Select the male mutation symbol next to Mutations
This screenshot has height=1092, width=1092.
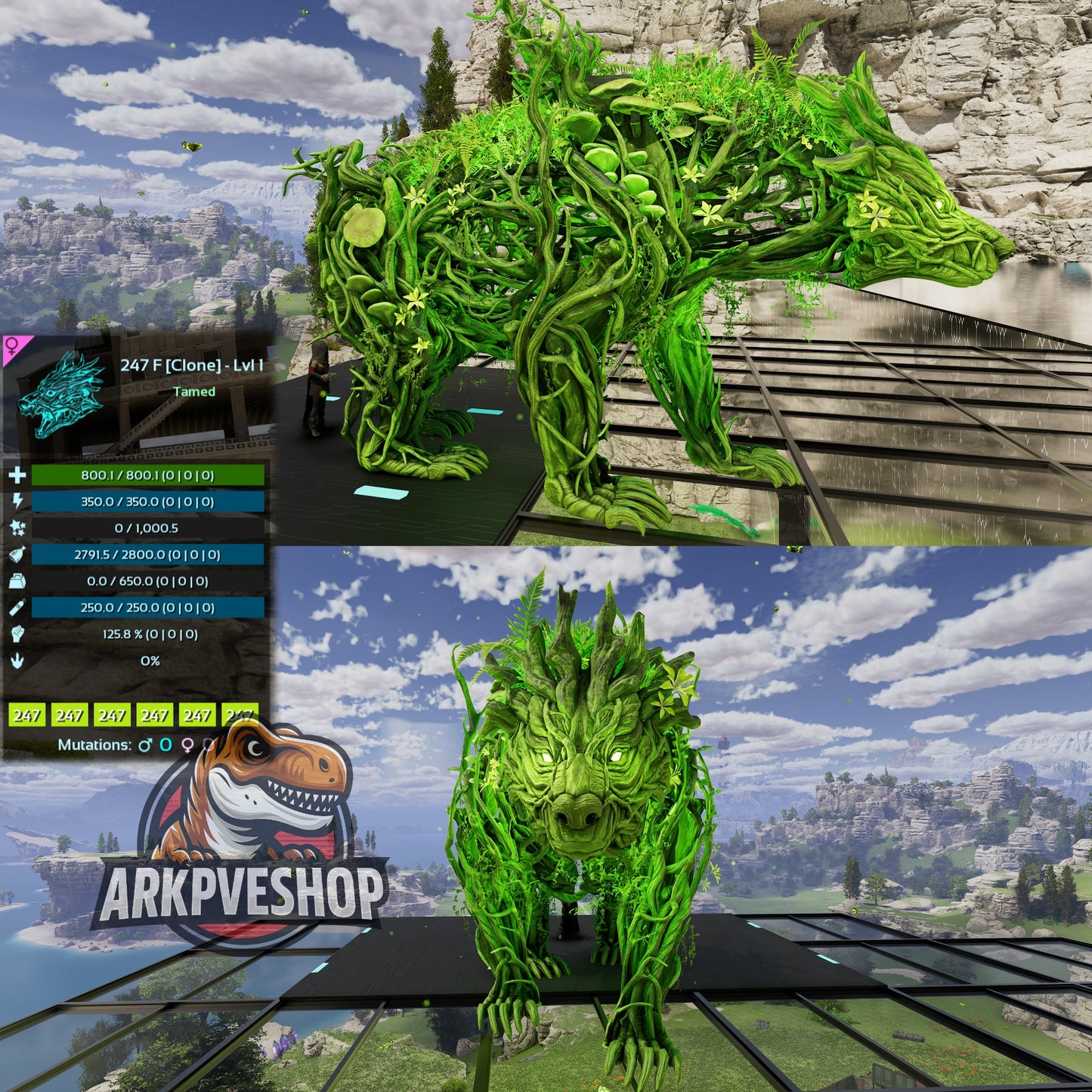[145, 745]
